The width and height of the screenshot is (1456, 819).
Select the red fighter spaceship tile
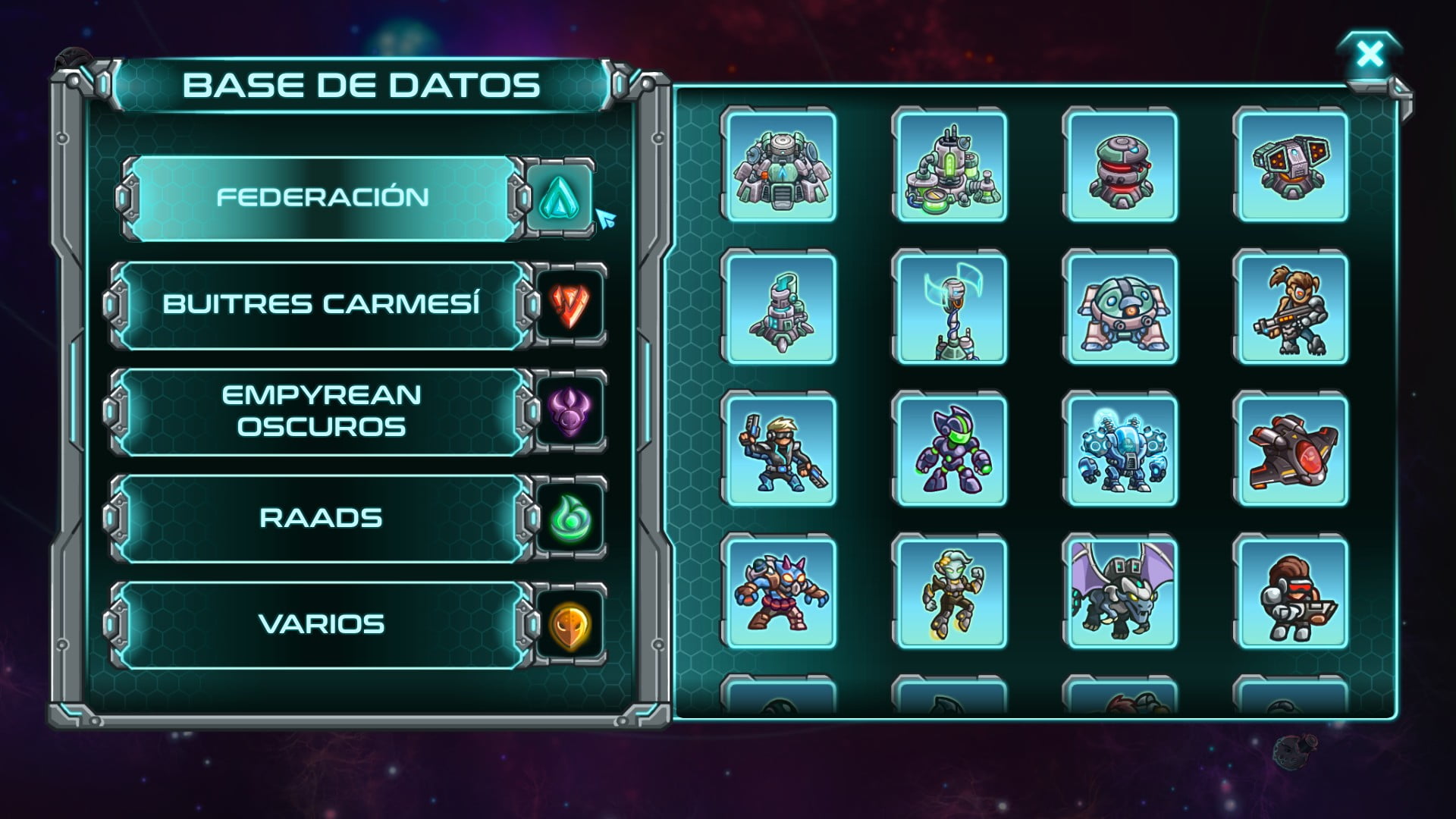tap(1291, 450)
